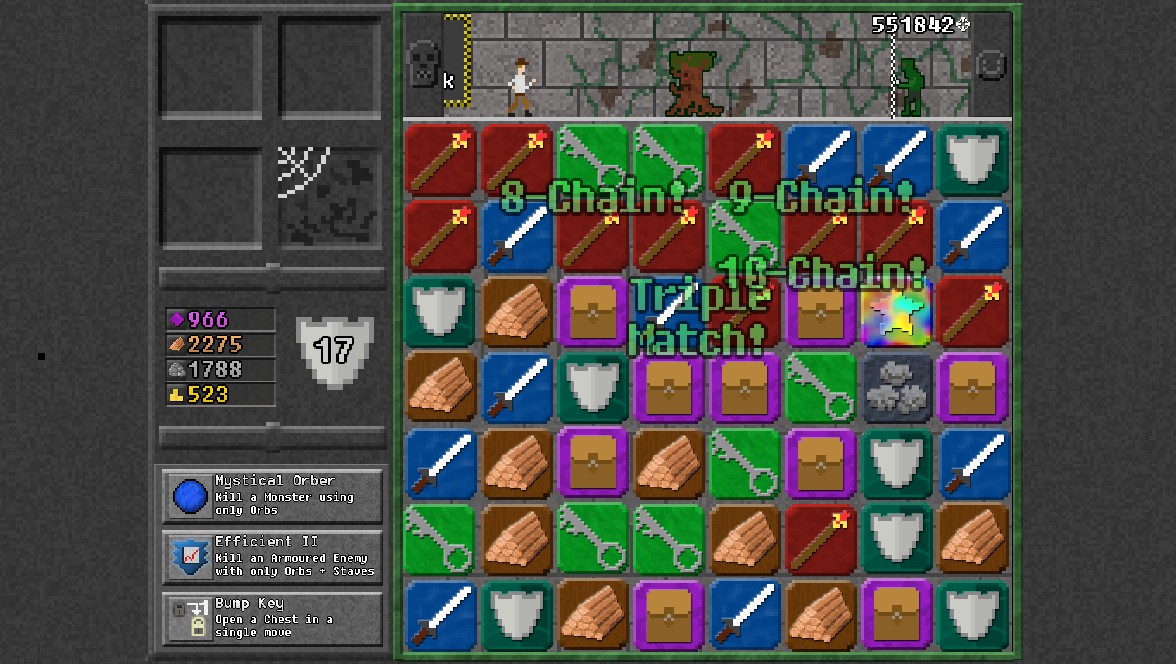Click the Bump Key objective

pyautogui.click(x=272, y=618)
